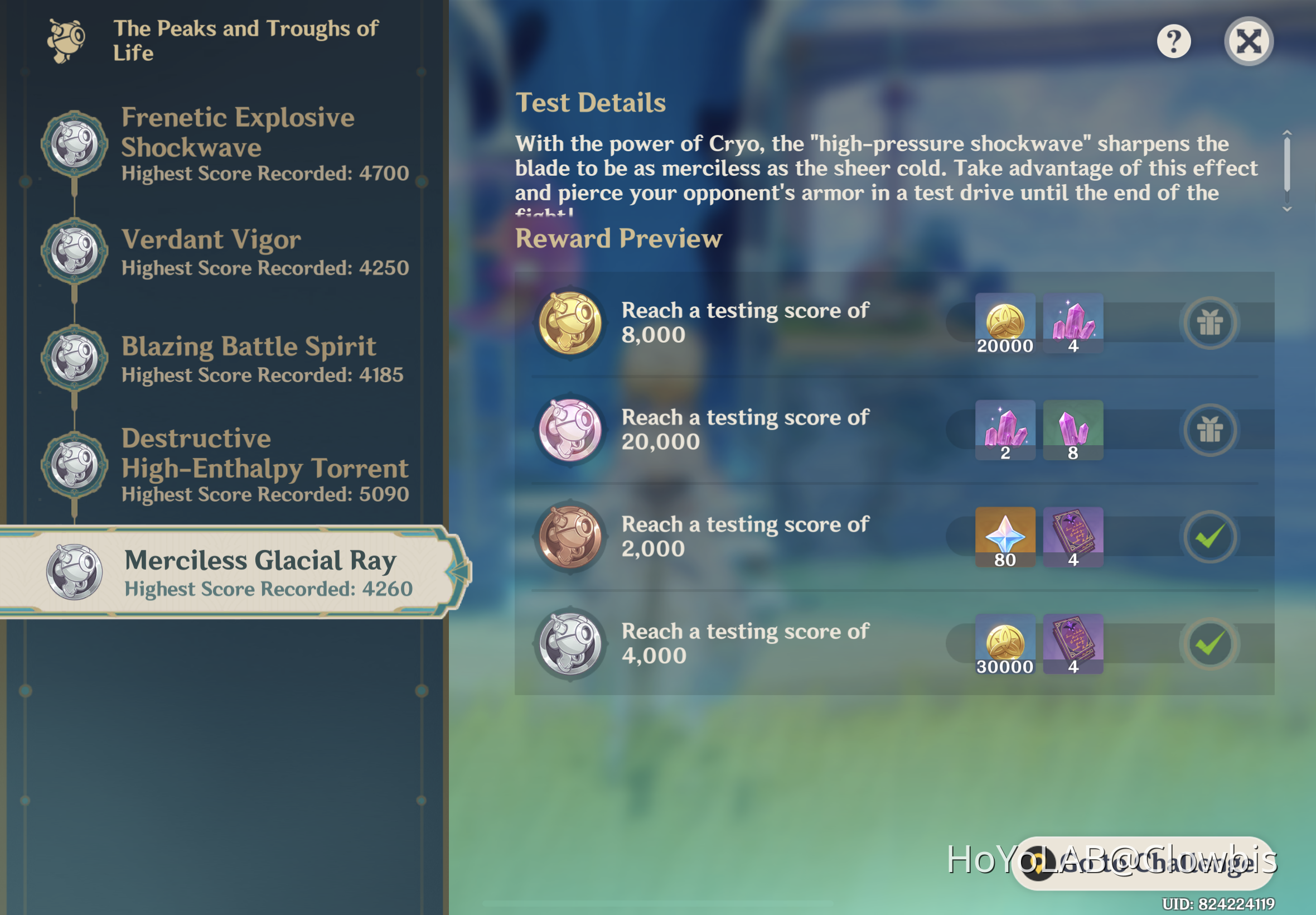Select the pink medal icon for 20,000 score
The width and height of the screenshot is (1316, 915).
tap(569, 430)
